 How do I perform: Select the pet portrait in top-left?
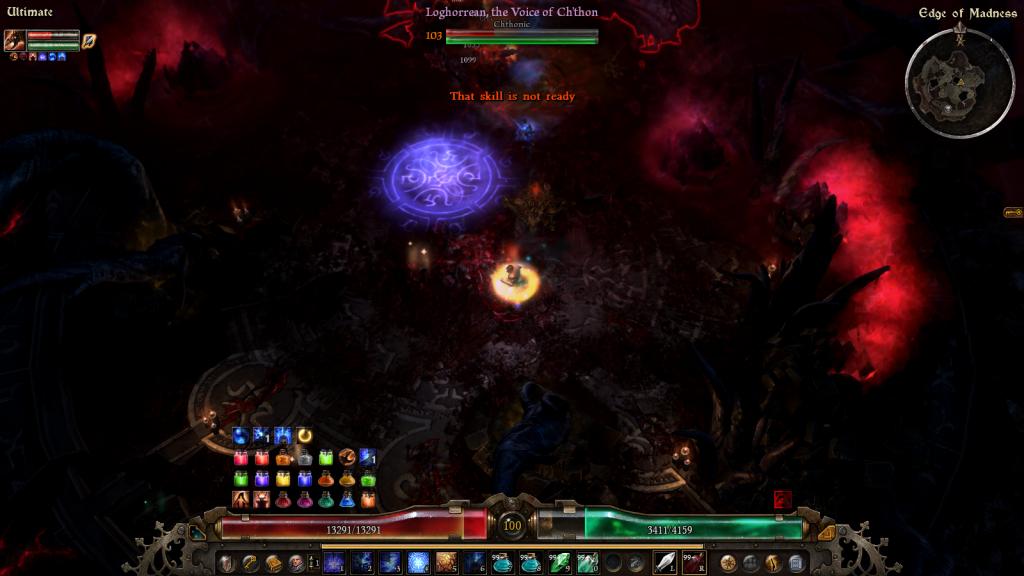15,41
